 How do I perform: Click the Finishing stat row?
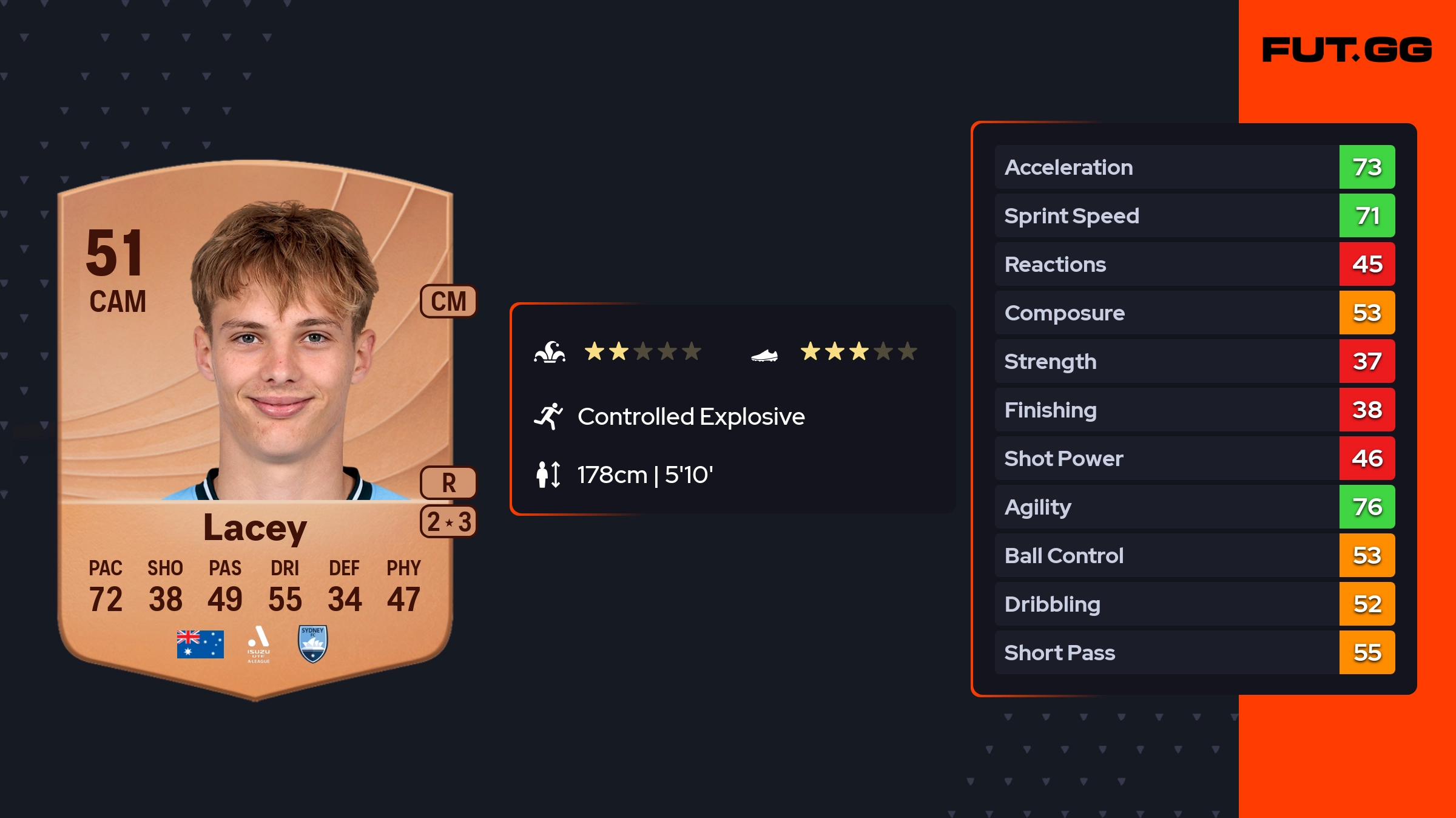pos(1195,410)
